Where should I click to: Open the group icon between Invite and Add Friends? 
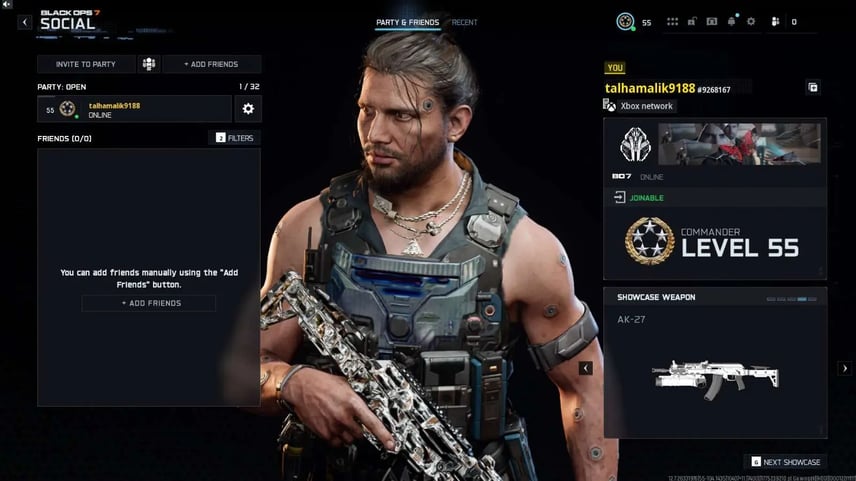149,64
